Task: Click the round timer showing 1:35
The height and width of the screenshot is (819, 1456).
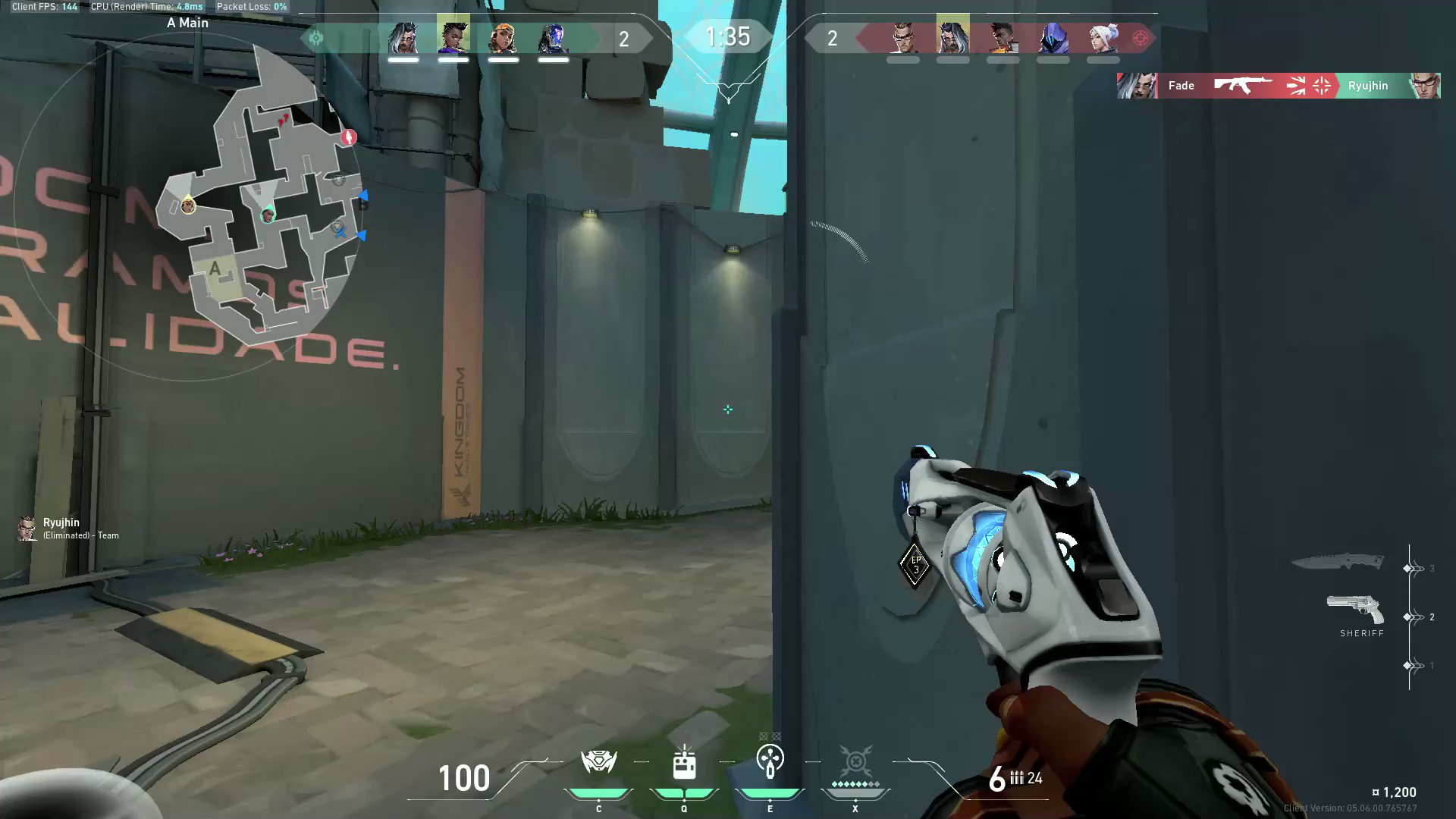Action: 727,37
